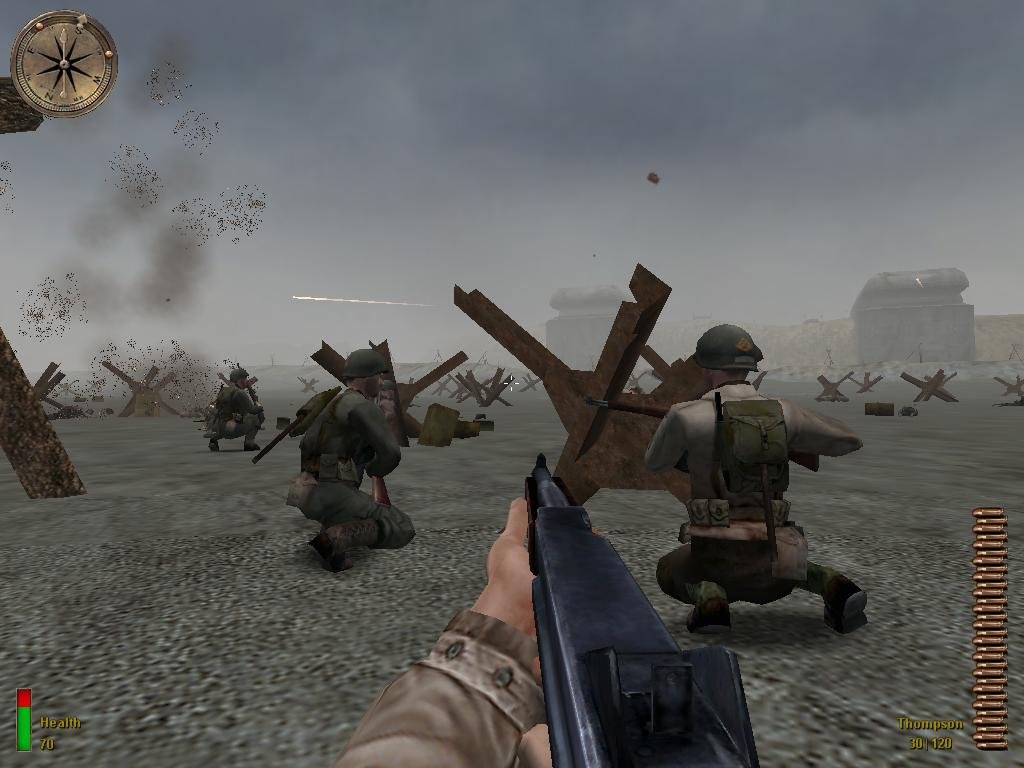
Task: Click the compass in the HUD
Action: click(x=64, y=64)
